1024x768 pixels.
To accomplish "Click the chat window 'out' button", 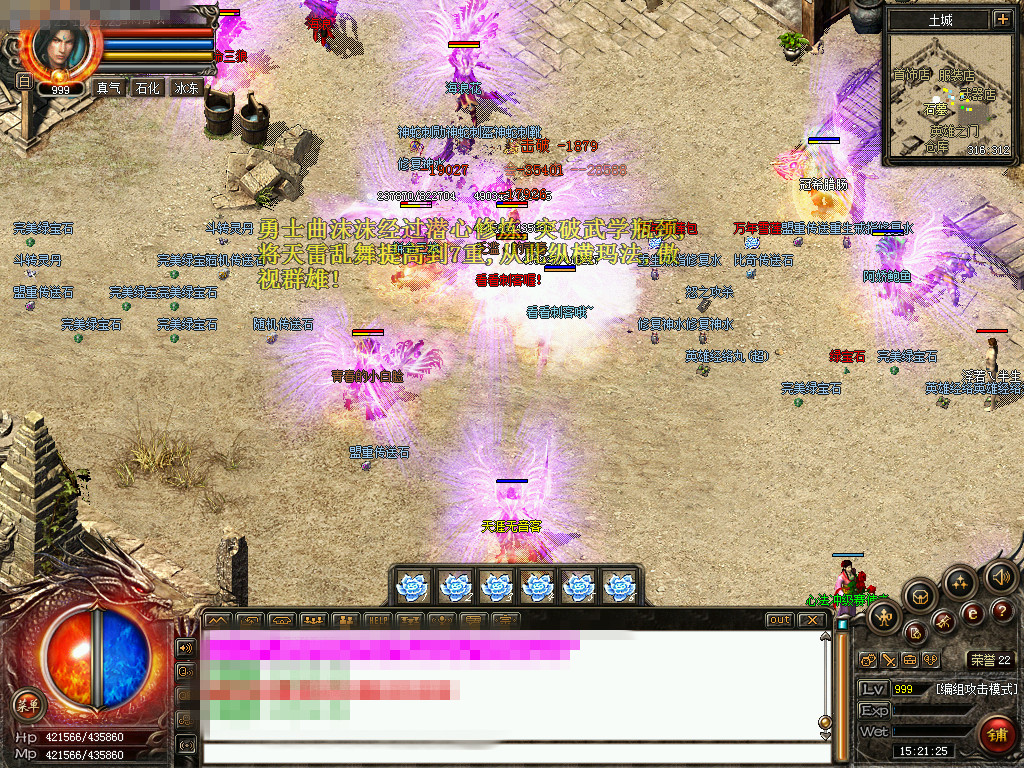I will (780, 620).
